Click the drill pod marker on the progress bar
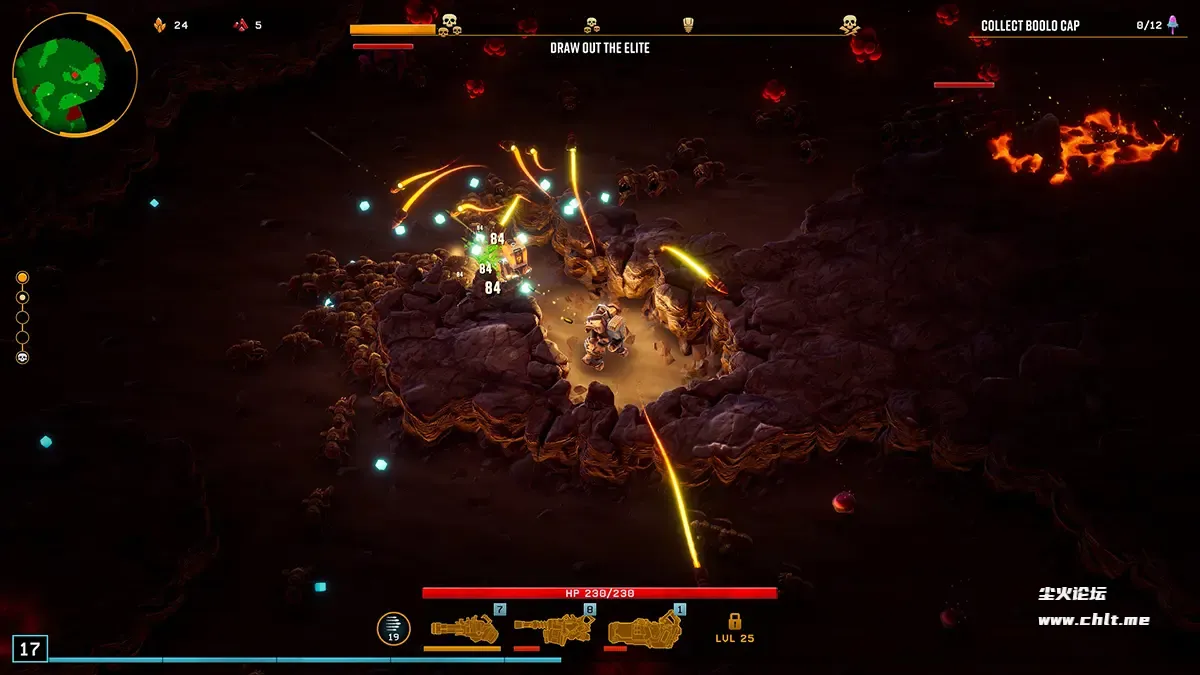The width and height of the screenshot is (1200, 675). pyautogui.click(x=688, y=24)
